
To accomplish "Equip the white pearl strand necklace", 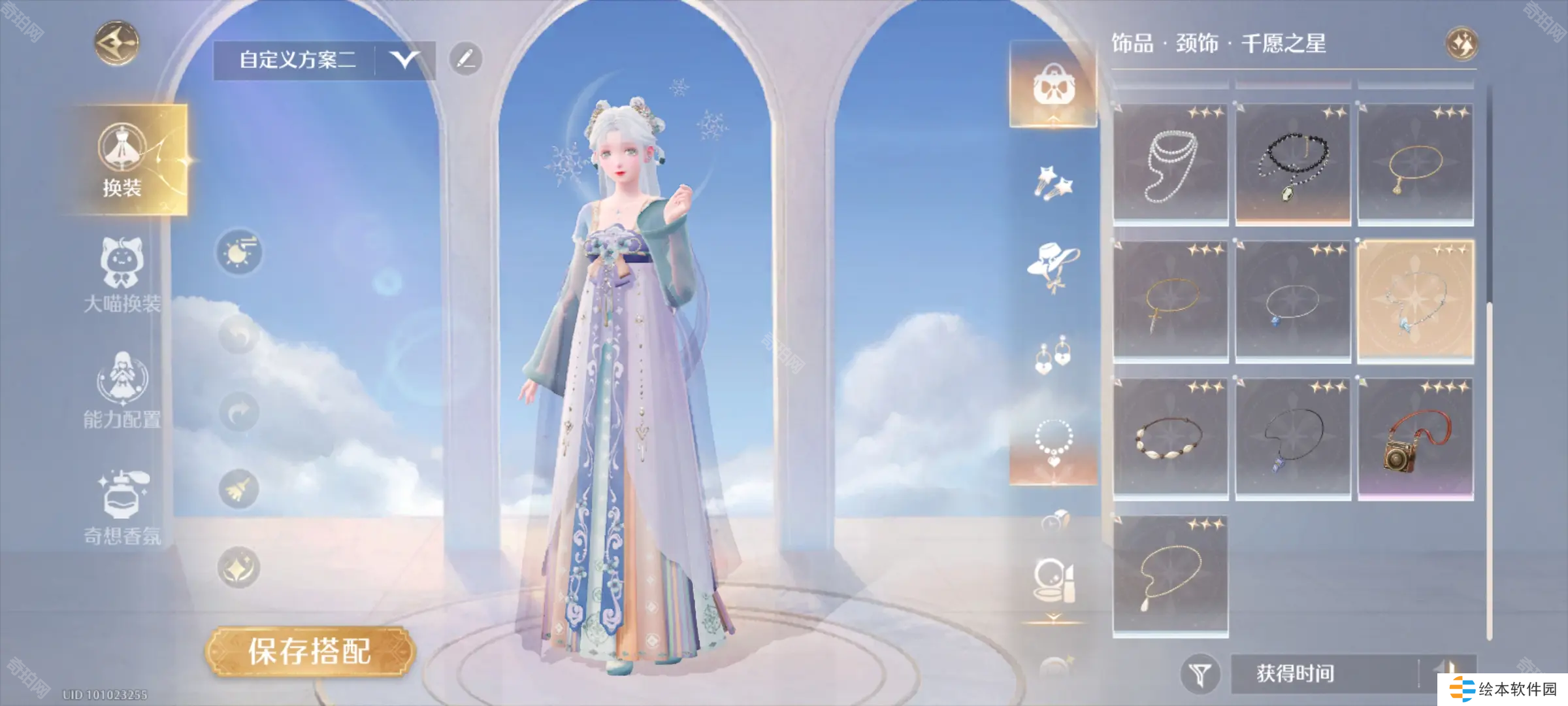I will [1170, 165].
